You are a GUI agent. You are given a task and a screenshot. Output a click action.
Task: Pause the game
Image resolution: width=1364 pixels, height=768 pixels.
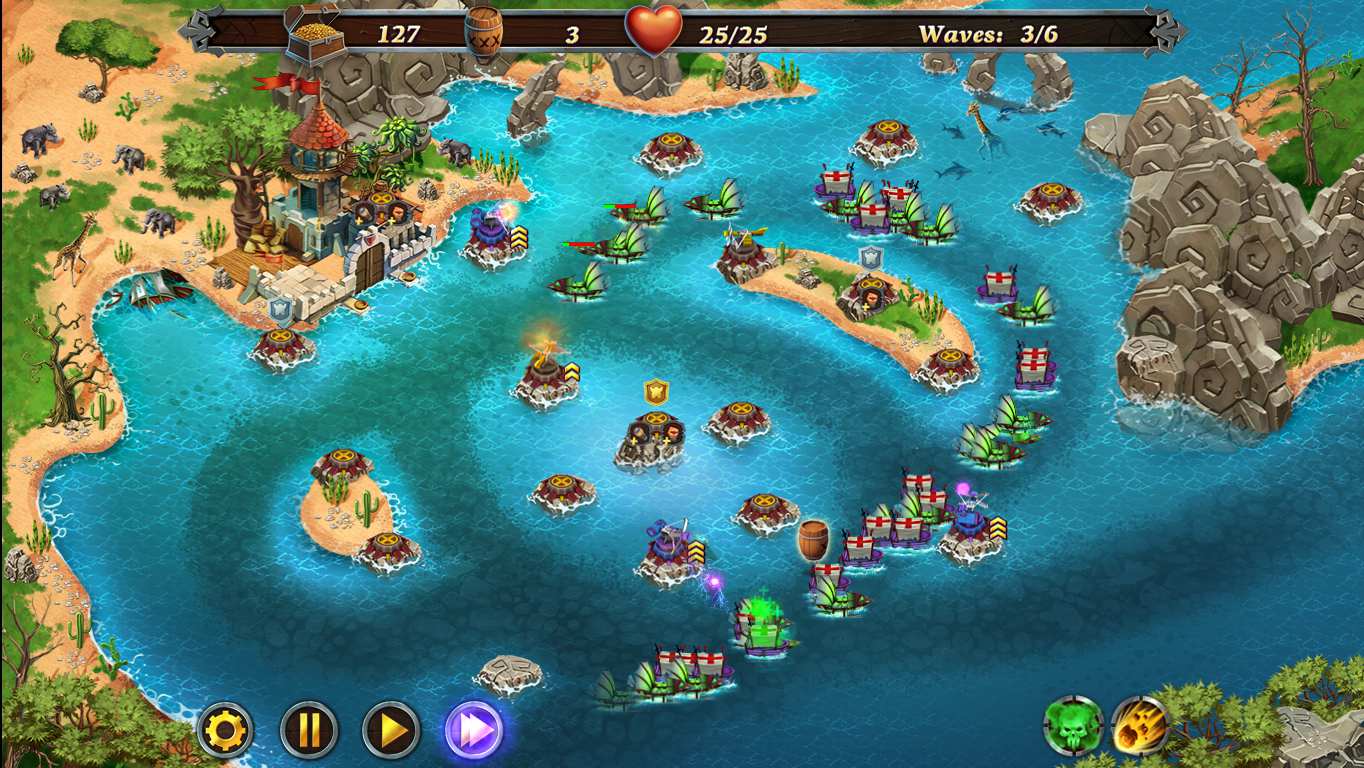click(x=308, y=730)
